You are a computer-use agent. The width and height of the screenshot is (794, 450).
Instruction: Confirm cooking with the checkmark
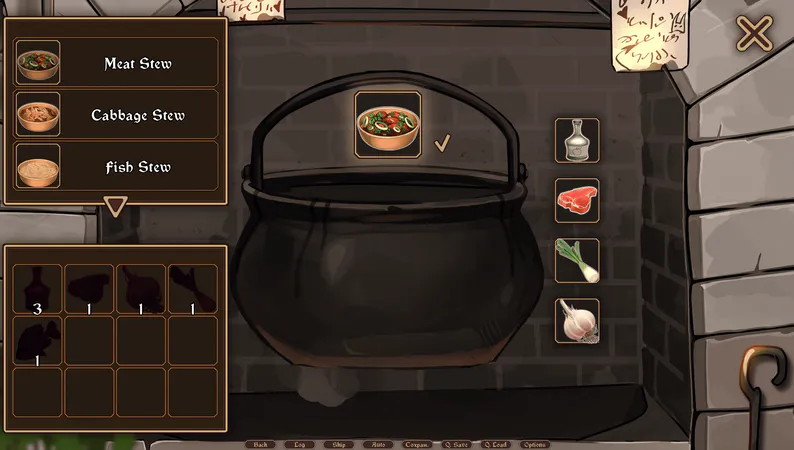click(x=442, y=144)
